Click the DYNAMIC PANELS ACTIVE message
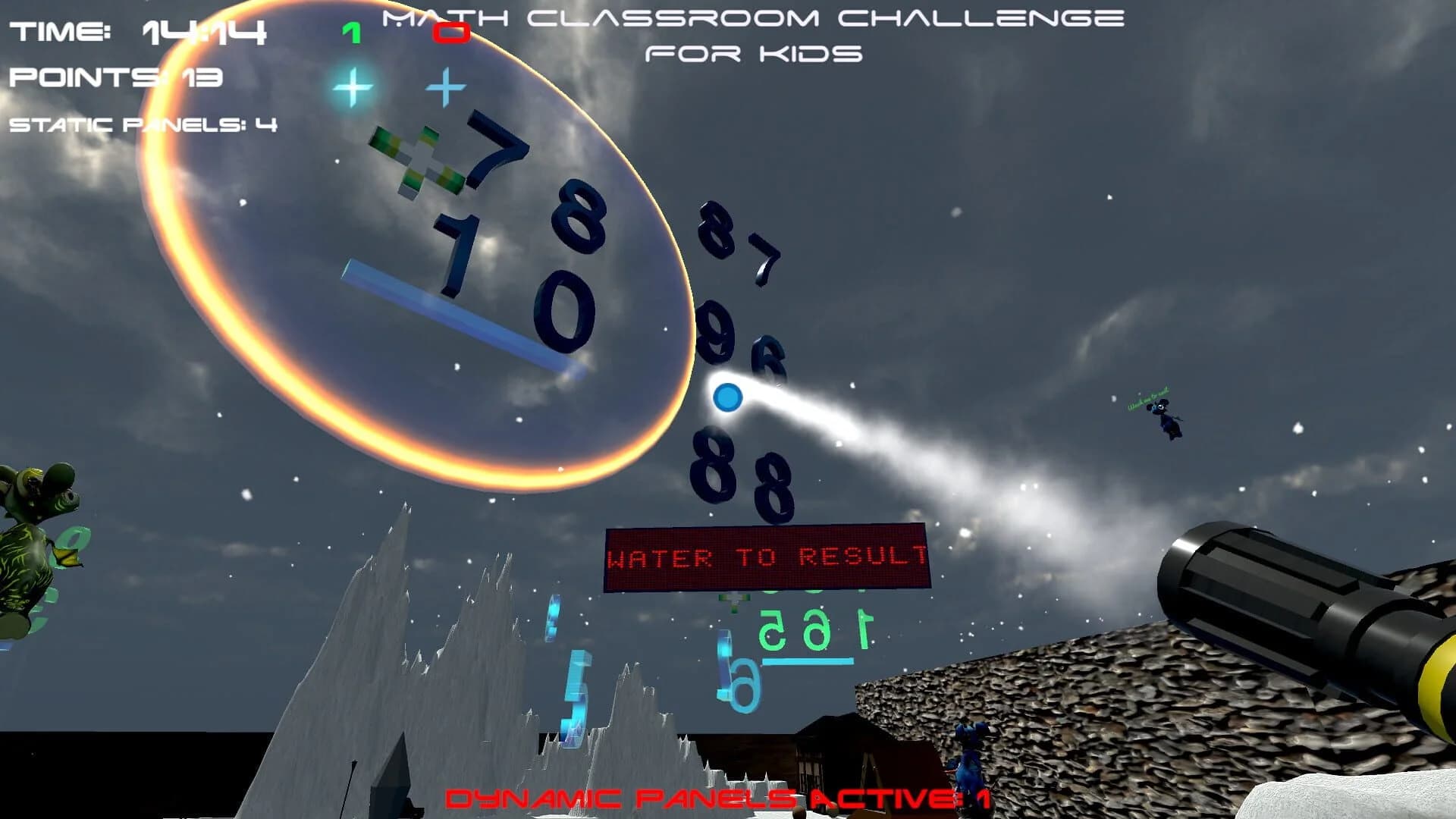 (717, 798)
